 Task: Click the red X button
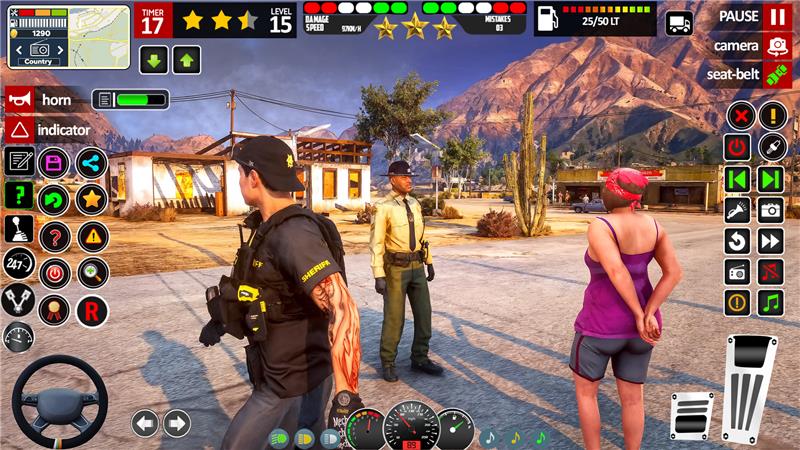(739, 115)
